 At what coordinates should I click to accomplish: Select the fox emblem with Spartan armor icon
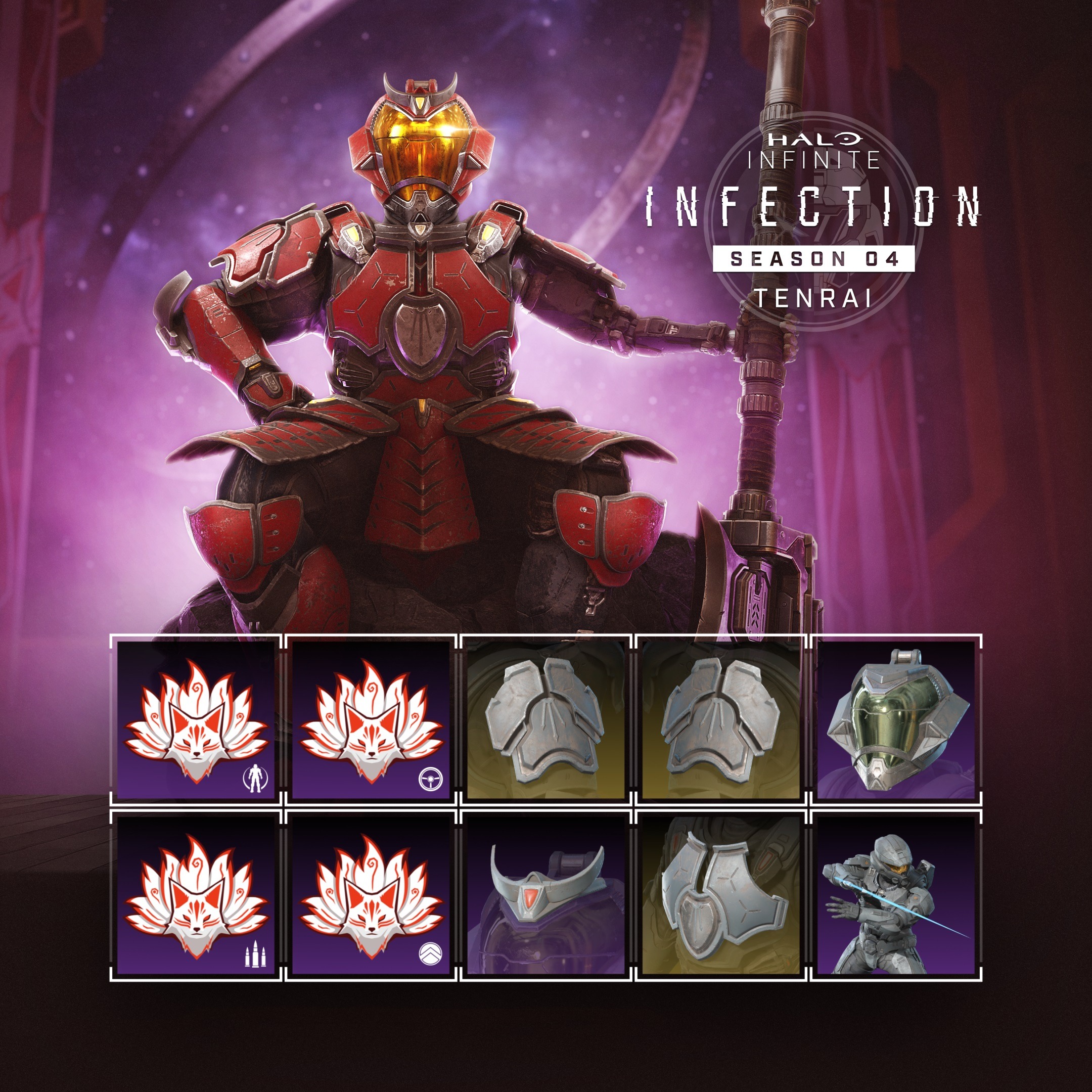196,719
